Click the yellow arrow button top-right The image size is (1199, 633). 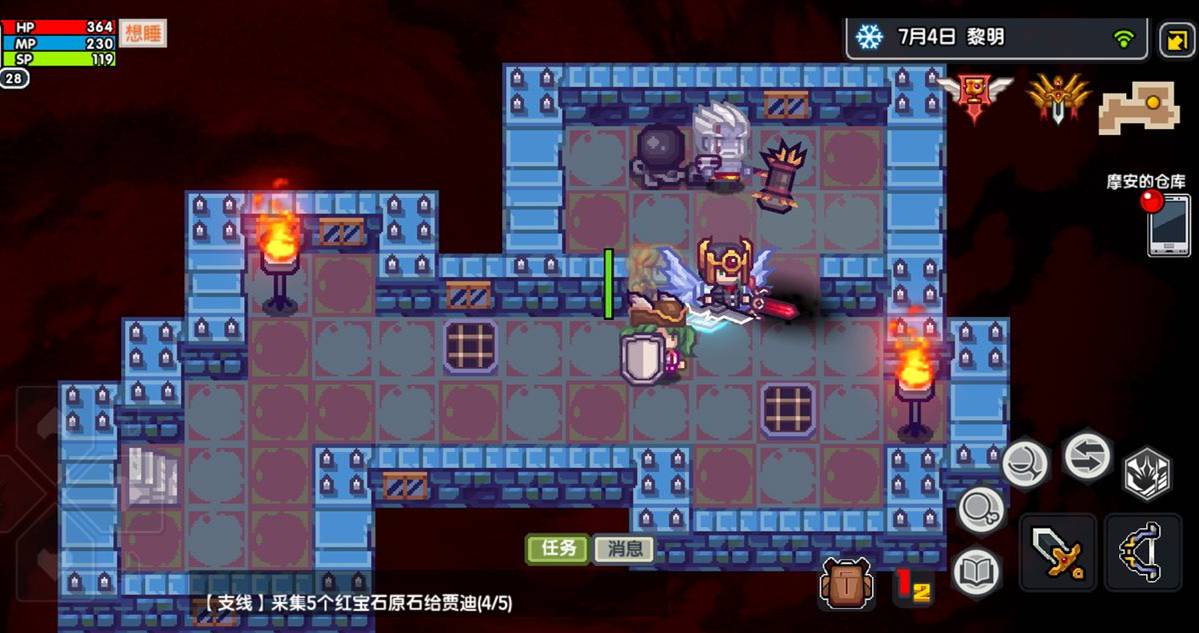tap(1173, 40)
